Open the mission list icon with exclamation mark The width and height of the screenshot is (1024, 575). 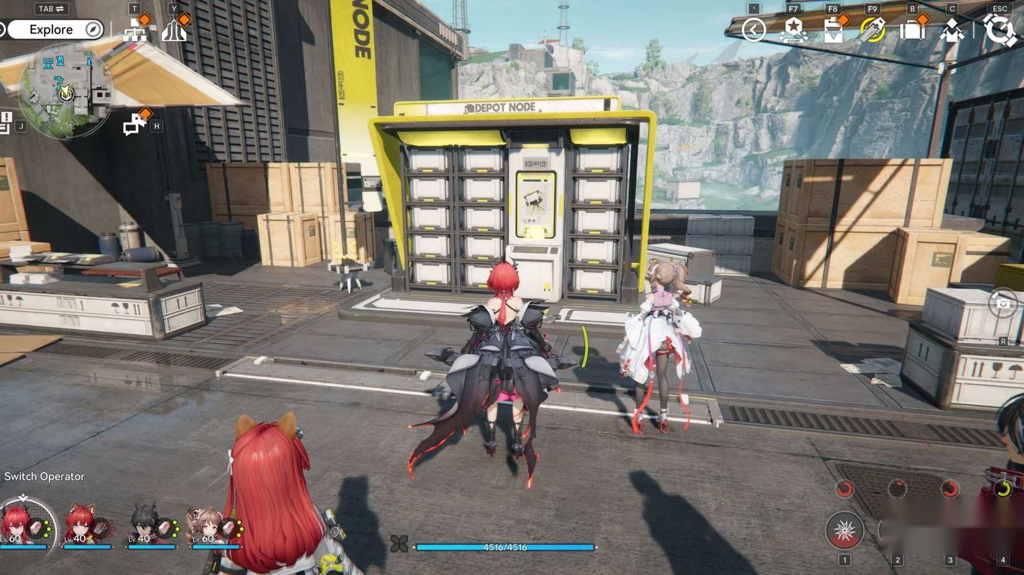(7, 122)
